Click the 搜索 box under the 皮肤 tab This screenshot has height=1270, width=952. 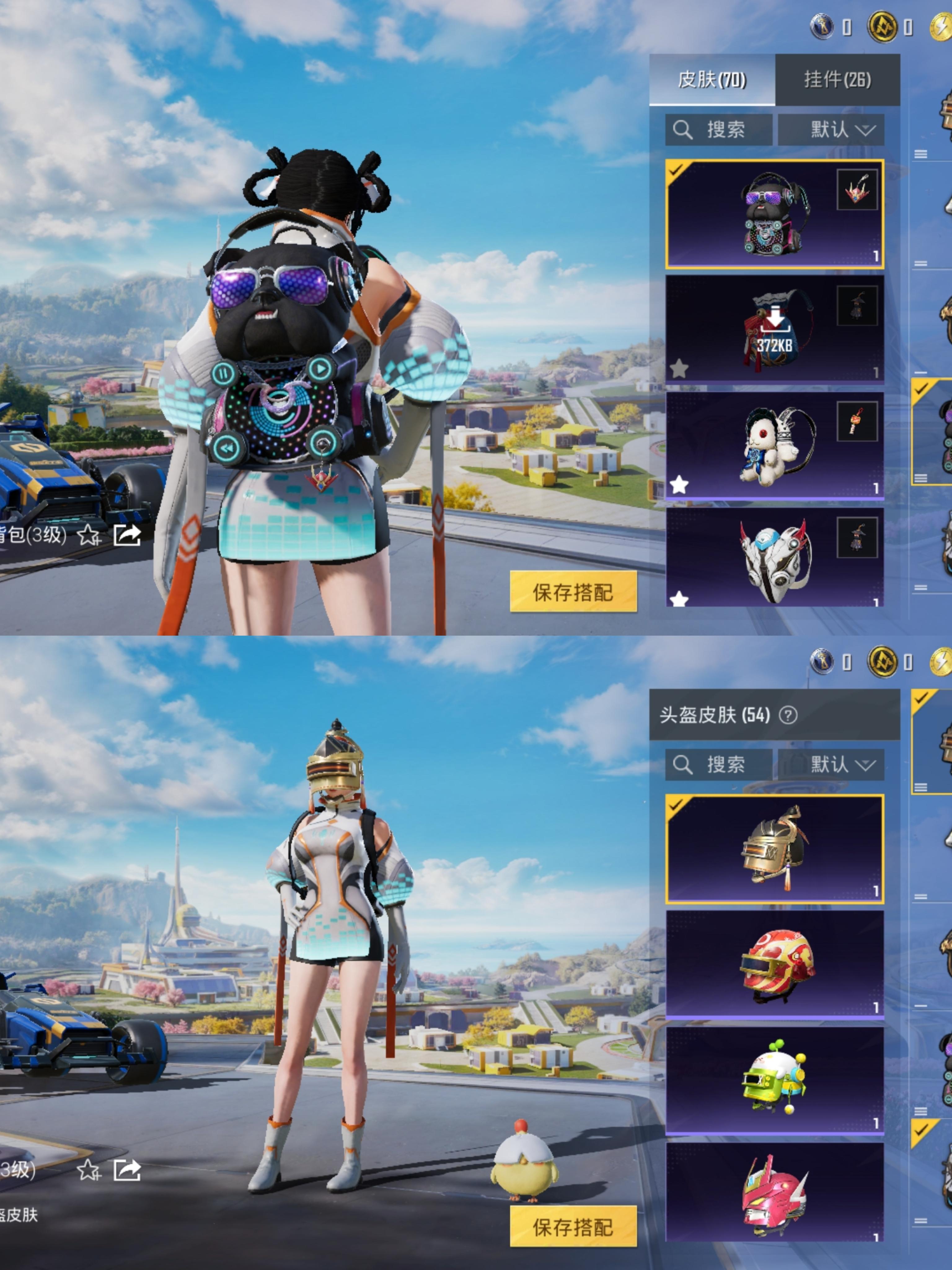[718, 130]
